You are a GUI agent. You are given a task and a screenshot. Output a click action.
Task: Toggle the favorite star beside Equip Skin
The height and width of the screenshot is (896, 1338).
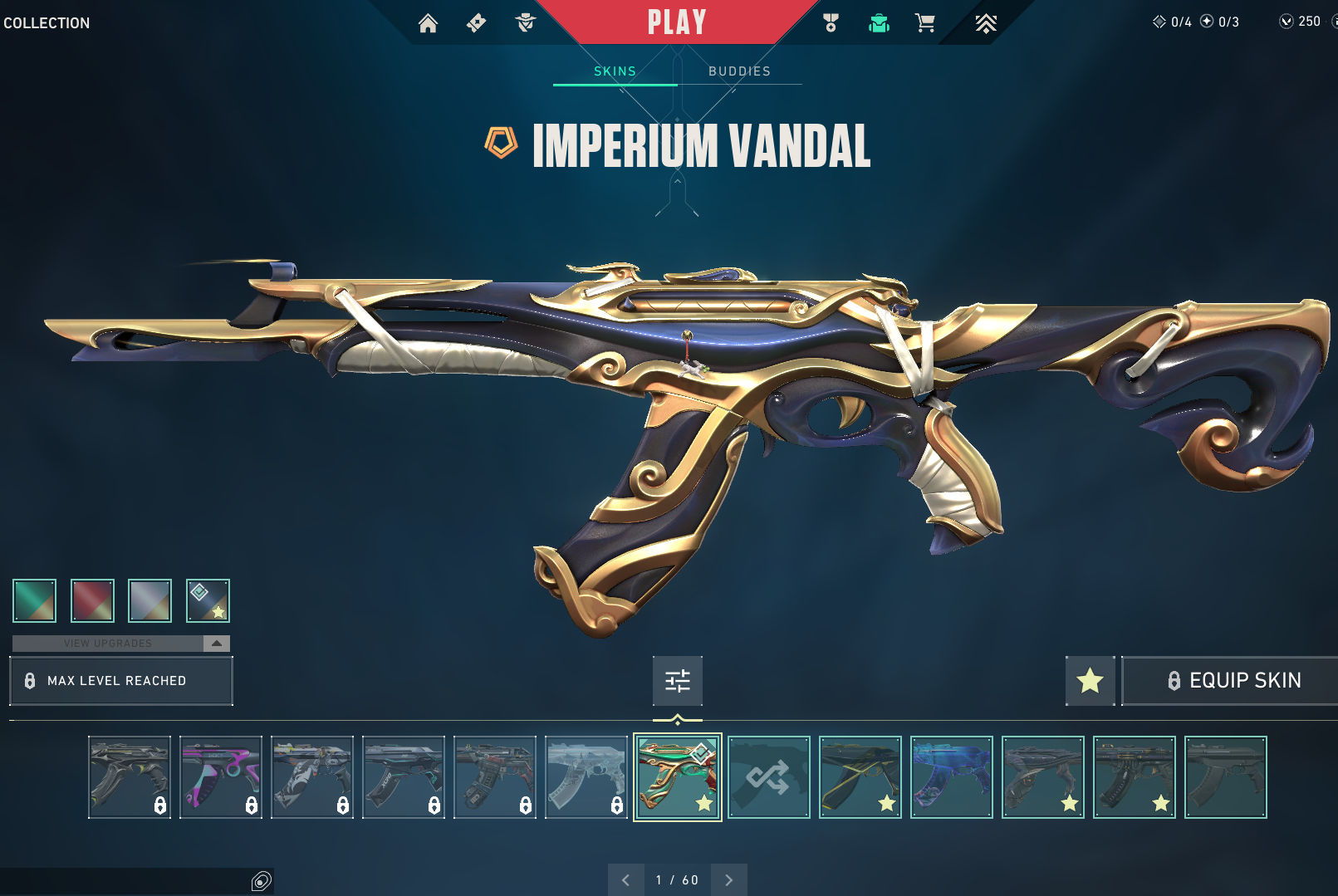pyautogui.click(x=1090, y=681)
